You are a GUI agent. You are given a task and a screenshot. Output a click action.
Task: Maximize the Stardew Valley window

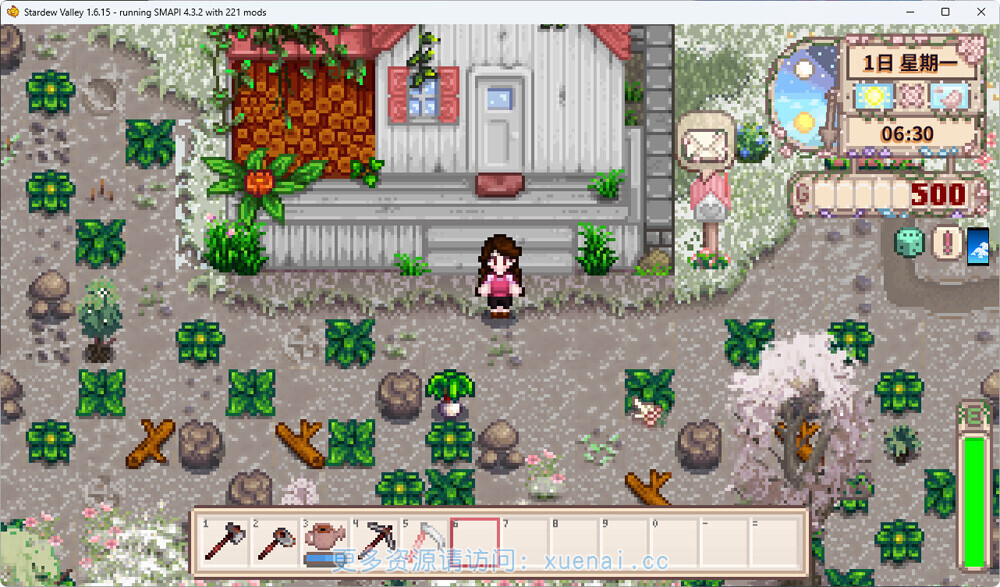click(945, 12)
